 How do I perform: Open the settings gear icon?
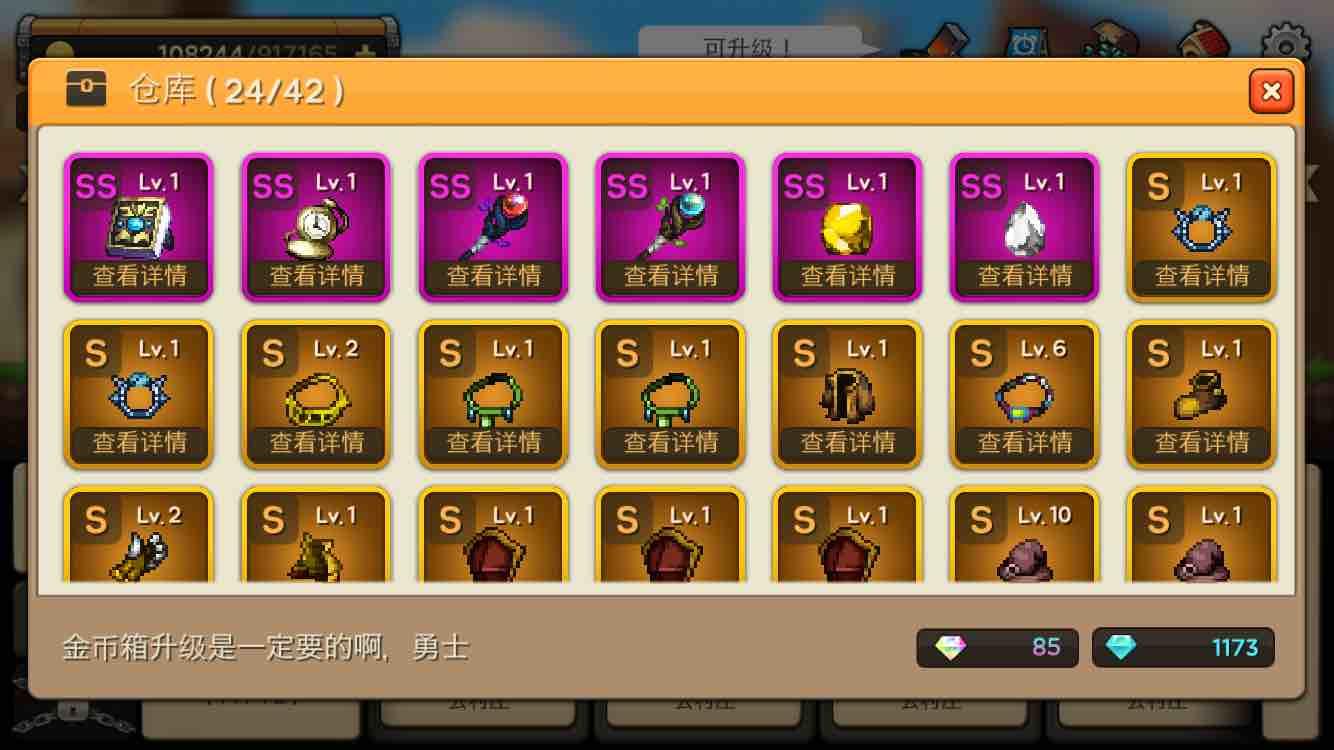pyautogui.click(x=1285, y=38)
